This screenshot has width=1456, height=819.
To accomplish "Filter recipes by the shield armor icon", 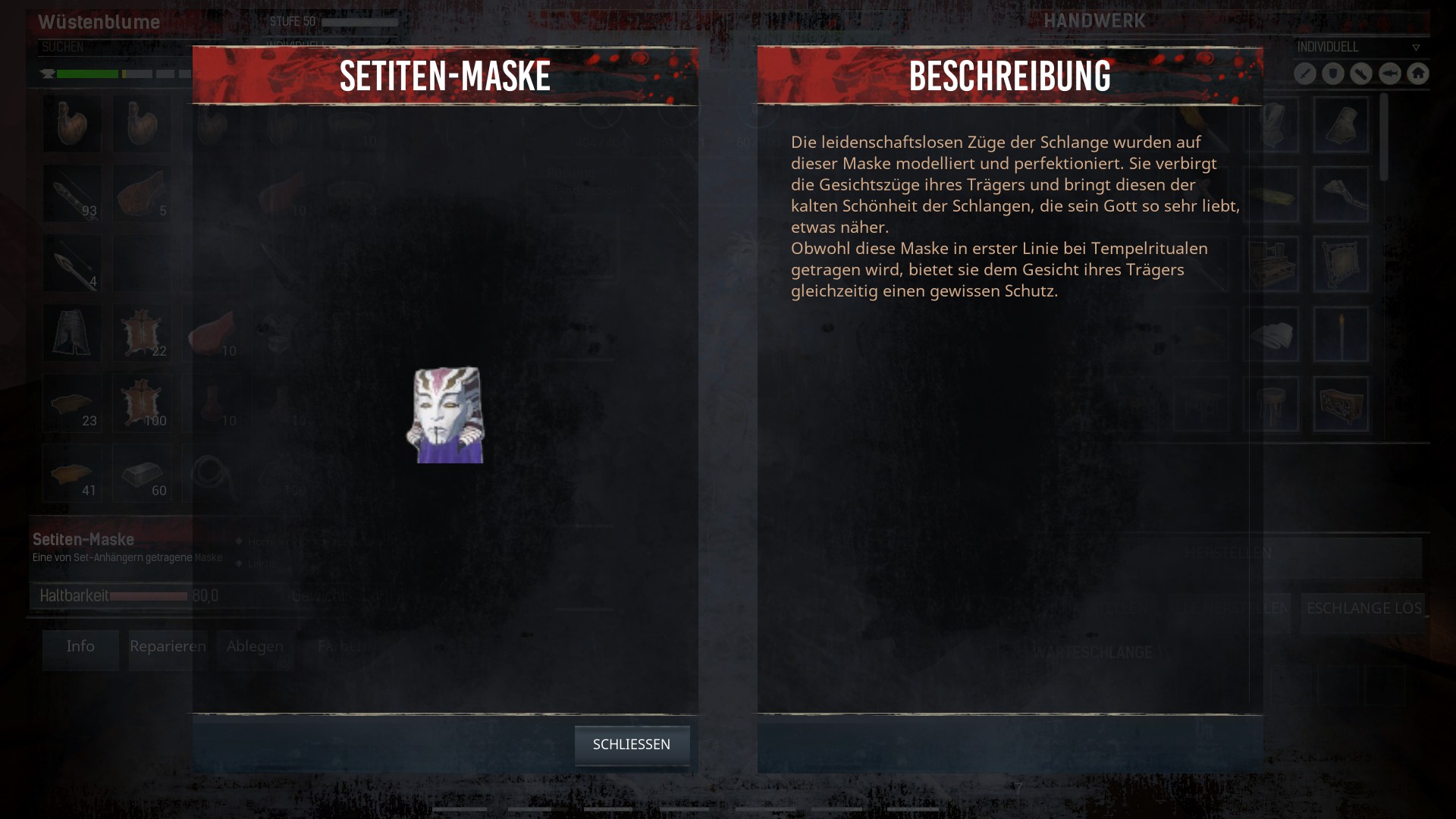I will click(x=1333, y=74).
